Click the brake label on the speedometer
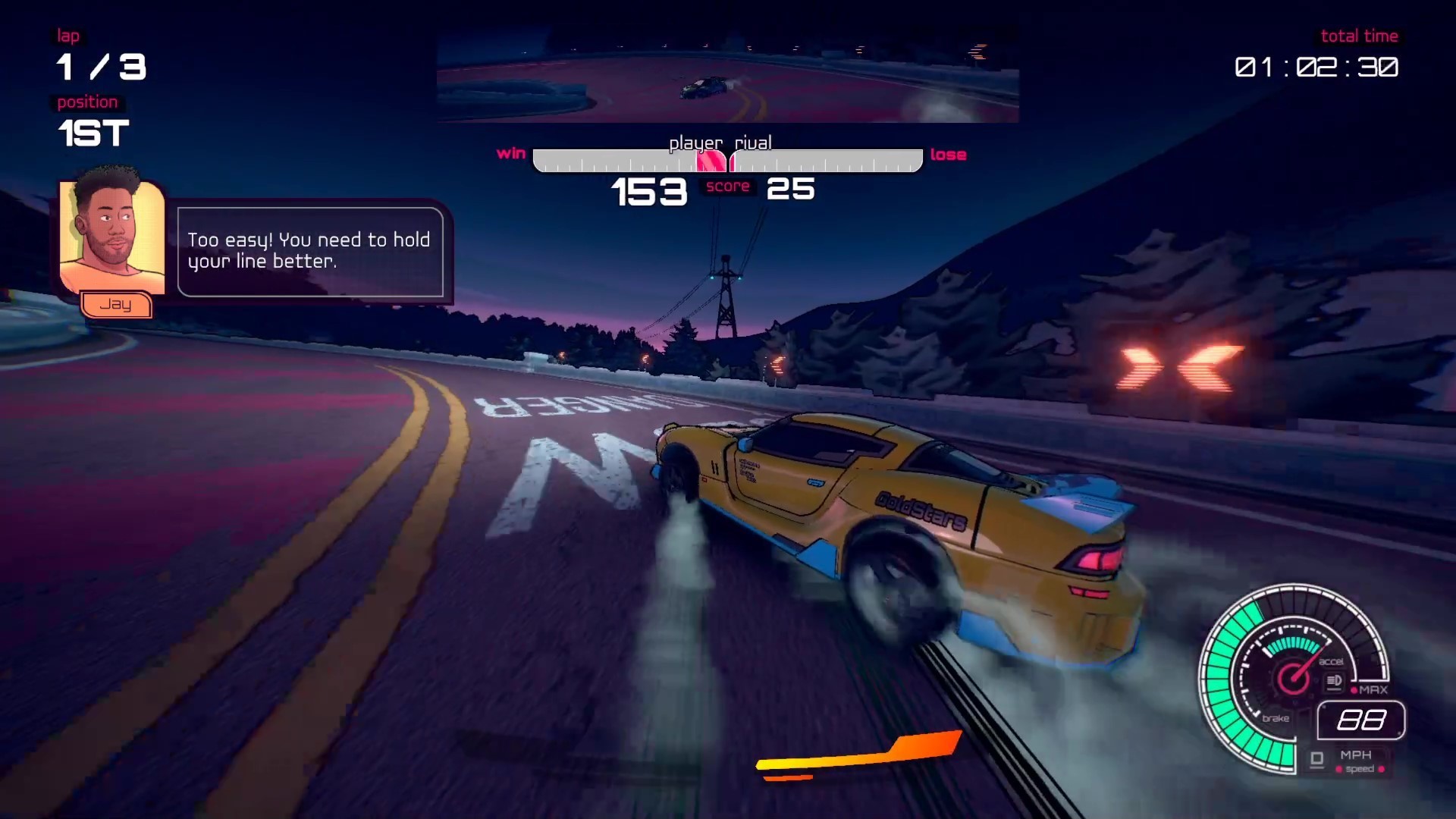This screenshot has width=1456, height=819. pyautogui.click(x=1276, y=718)
